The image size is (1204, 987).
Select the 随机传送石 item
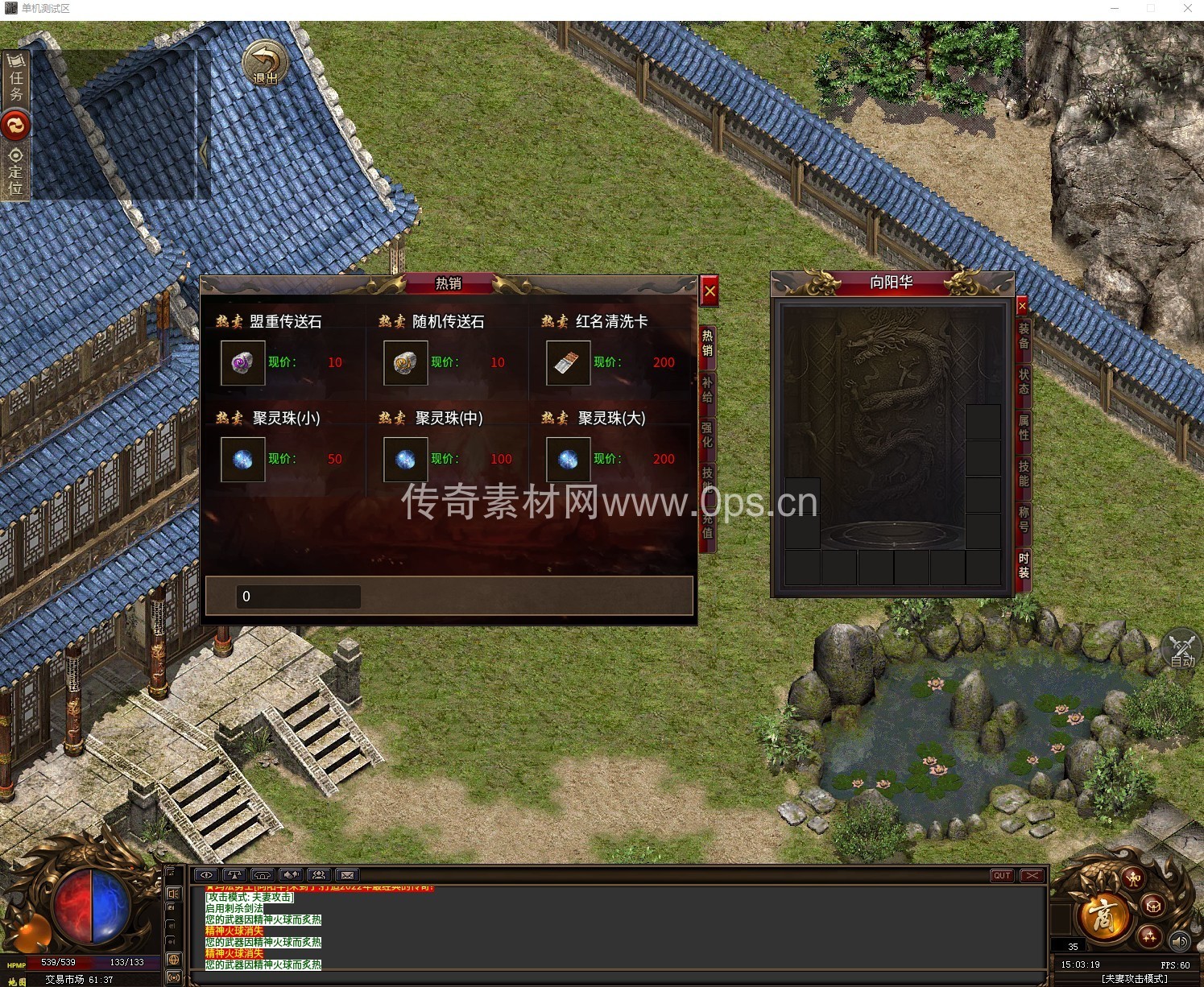pyautogui.click(x=405, y=363)
